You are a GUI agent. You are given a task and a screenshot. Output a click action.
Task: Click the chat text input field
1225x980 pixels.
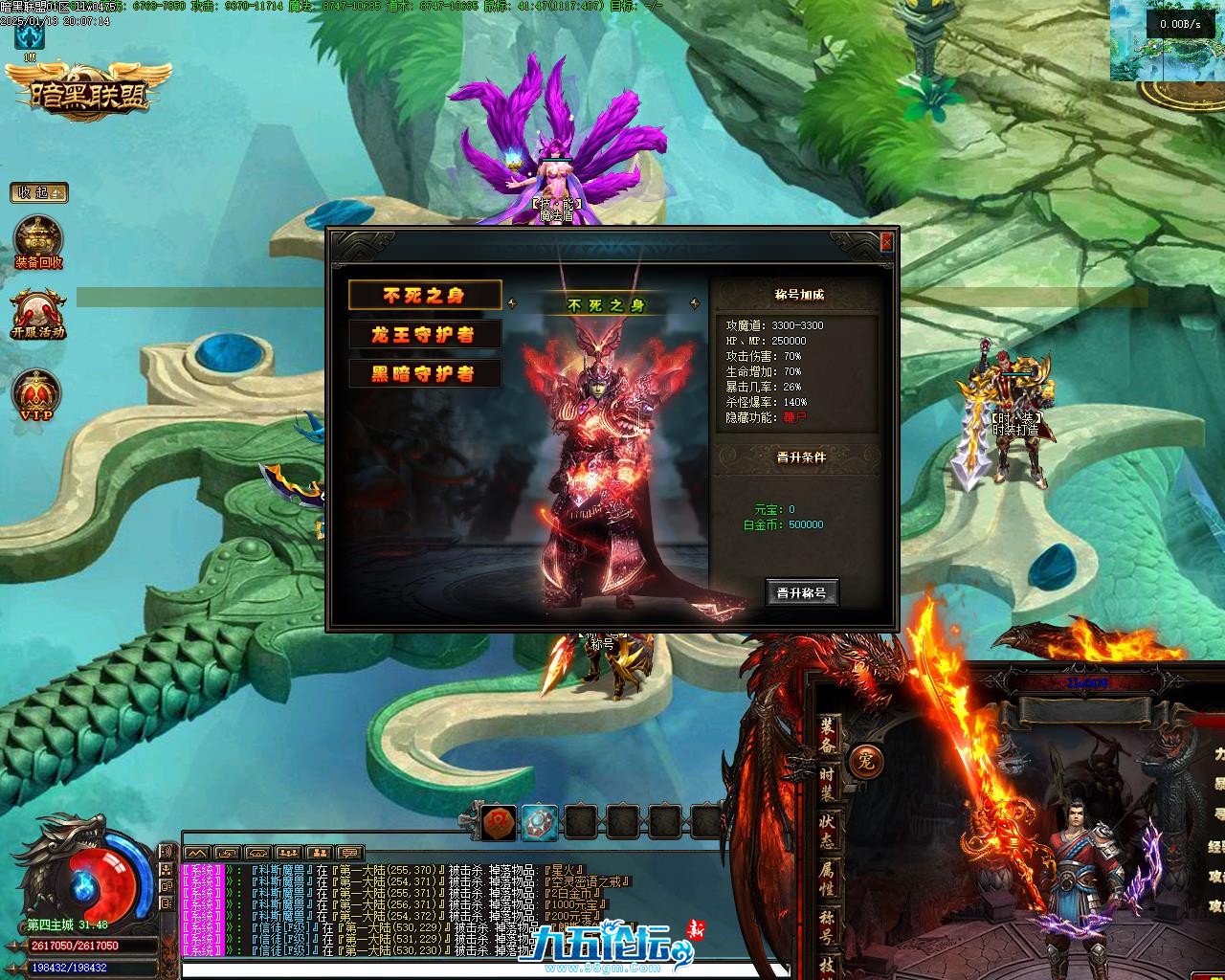coord(383,969)
